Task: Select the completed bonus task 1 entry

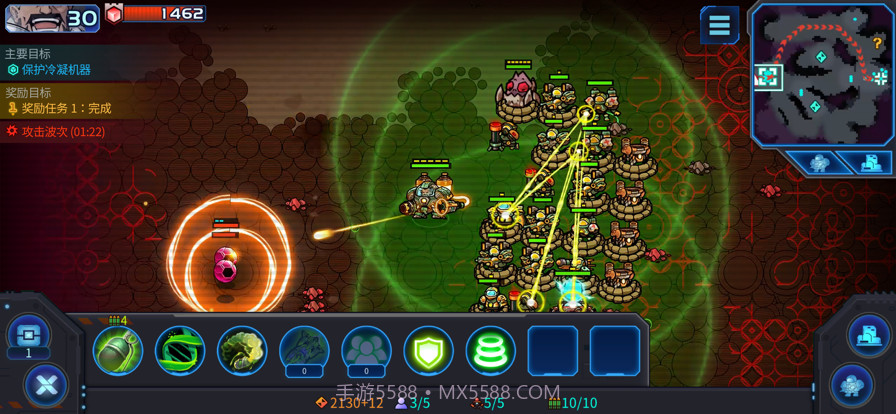Action: pos(66,108)
